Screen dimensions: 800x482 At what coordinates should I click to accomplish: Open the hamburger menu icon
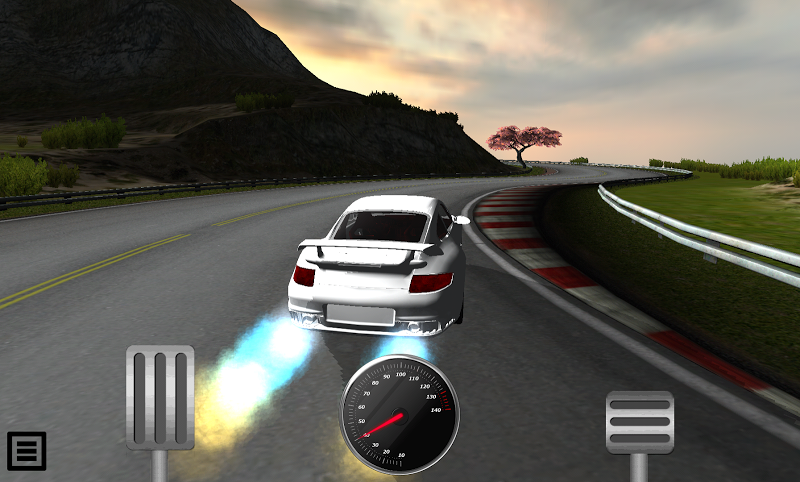point(27,451)
